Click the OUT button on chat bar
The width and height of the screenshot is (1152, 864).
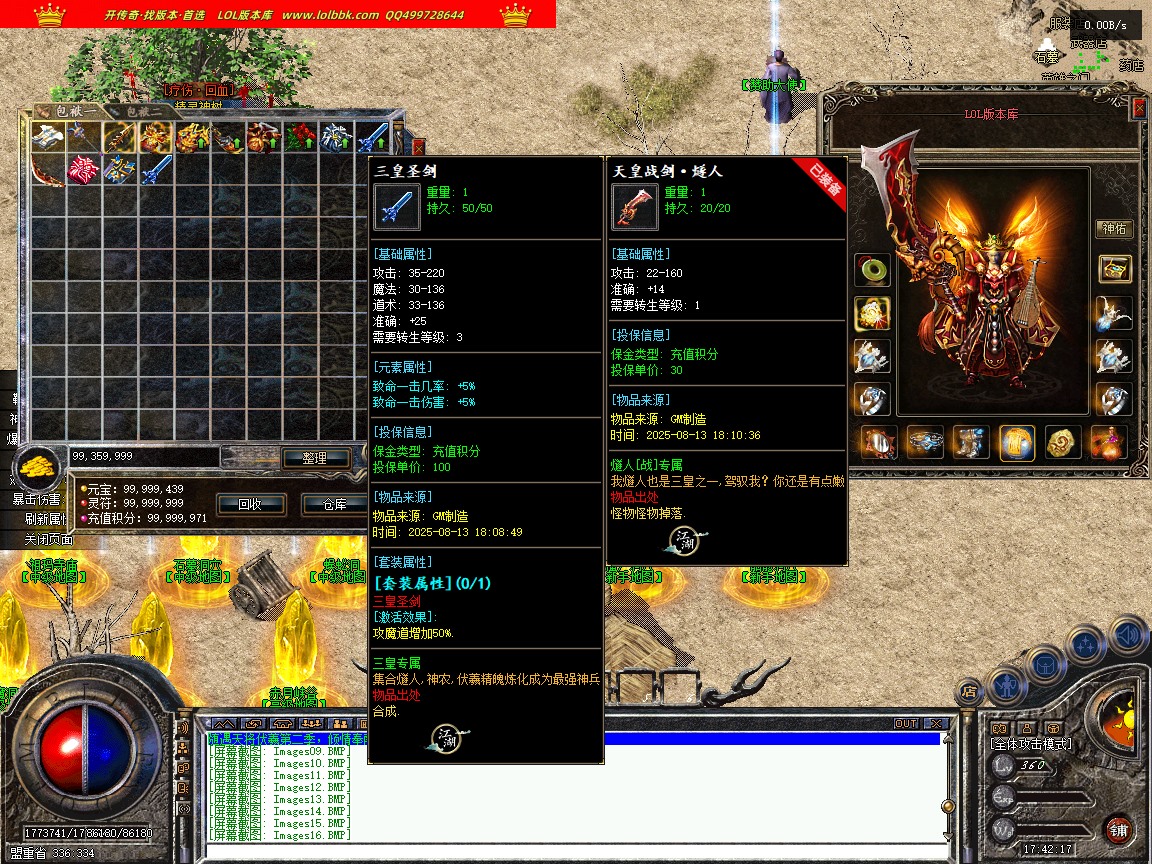click(x=906, y=724)
